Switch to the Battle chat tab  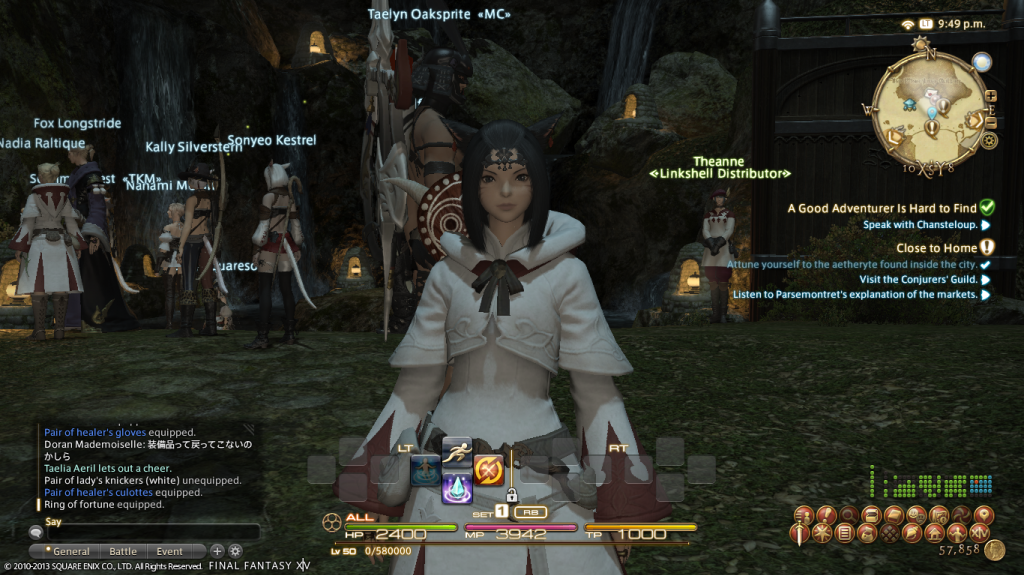pyautogui.click(x=123, y=551)
